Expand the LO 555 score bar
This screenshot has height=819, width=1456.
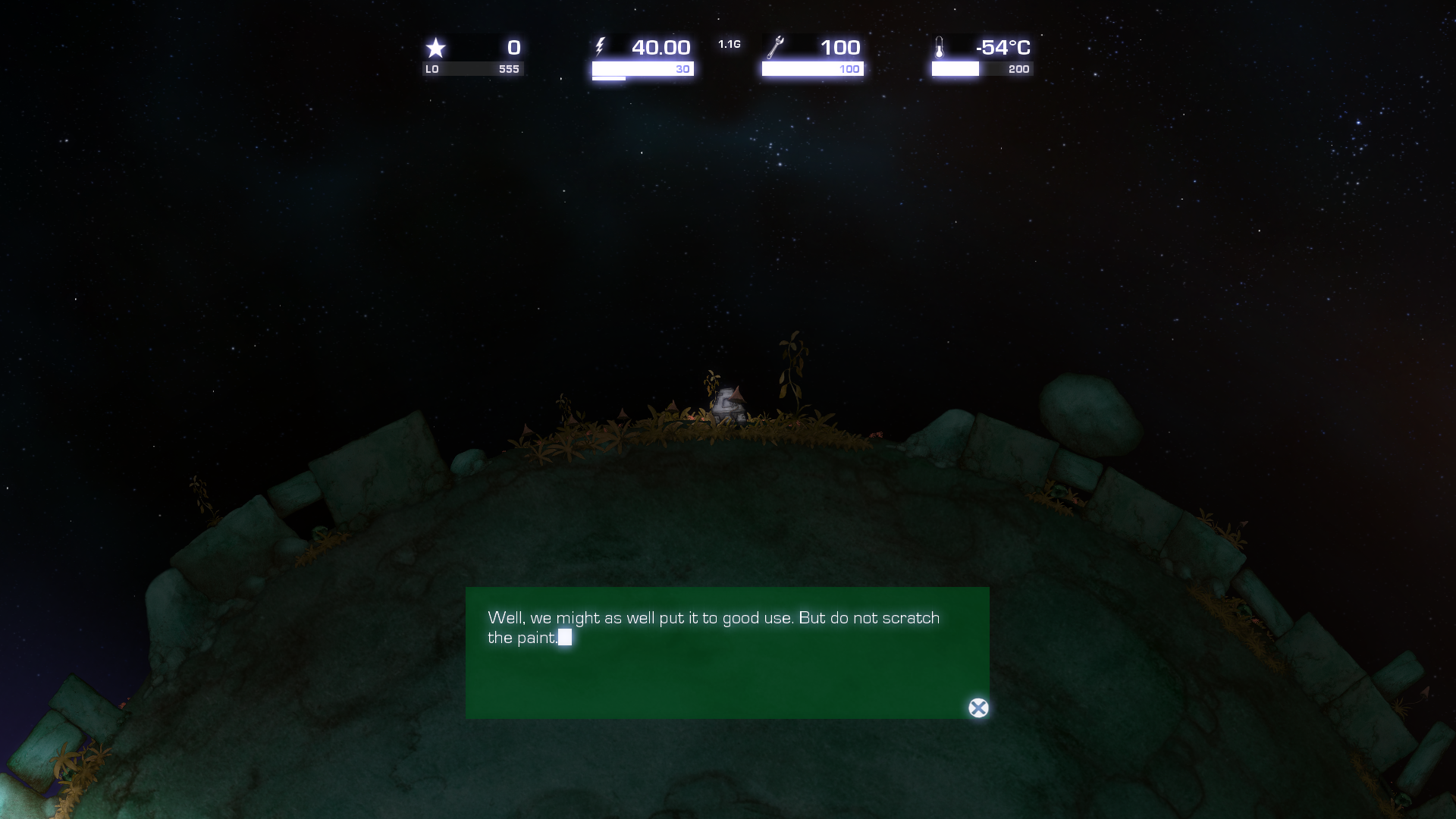click(473, 70)
